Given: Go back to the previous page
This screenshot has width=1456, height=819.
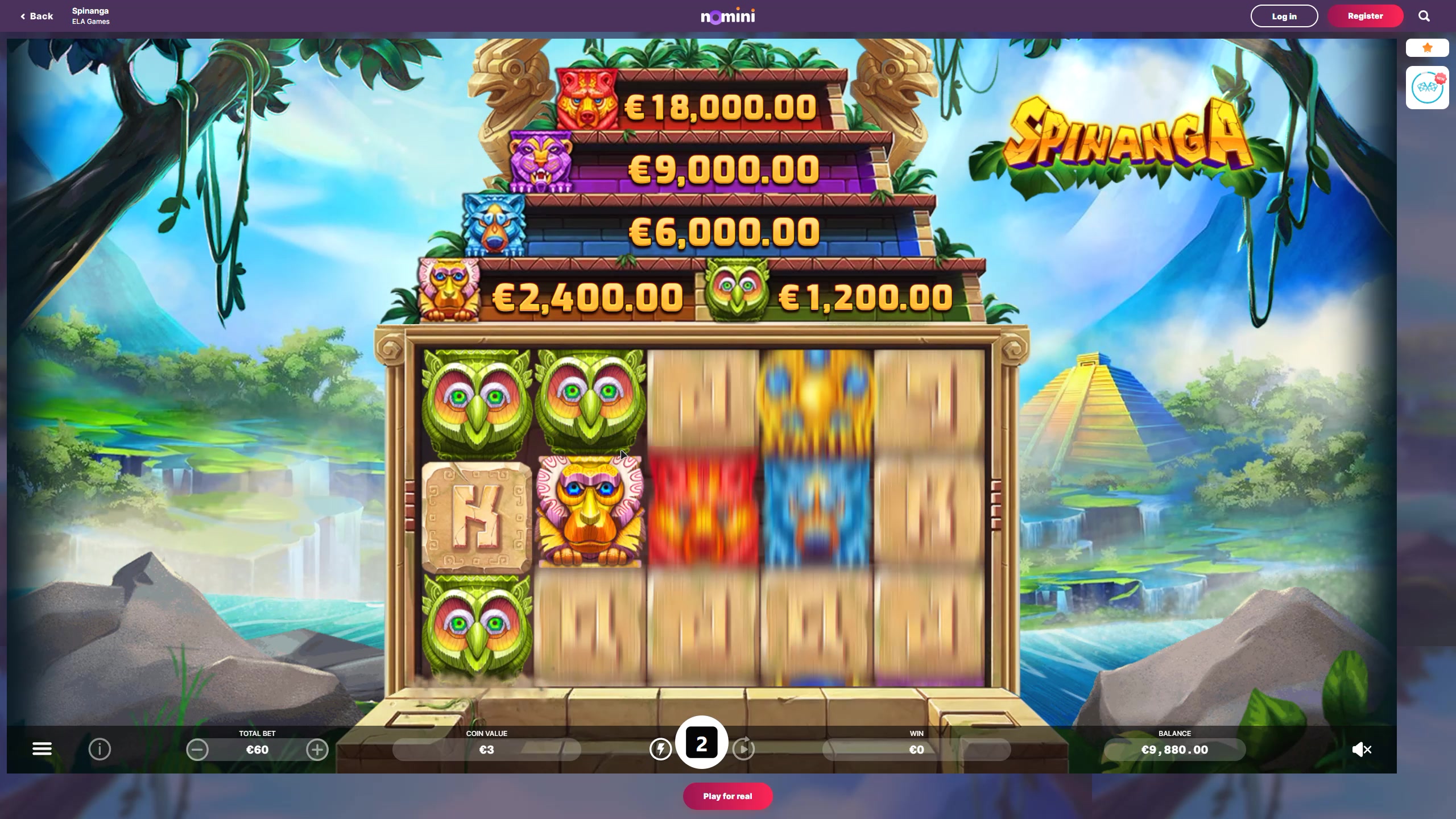Looking at the screenshot, I should [x=37, y=16].
